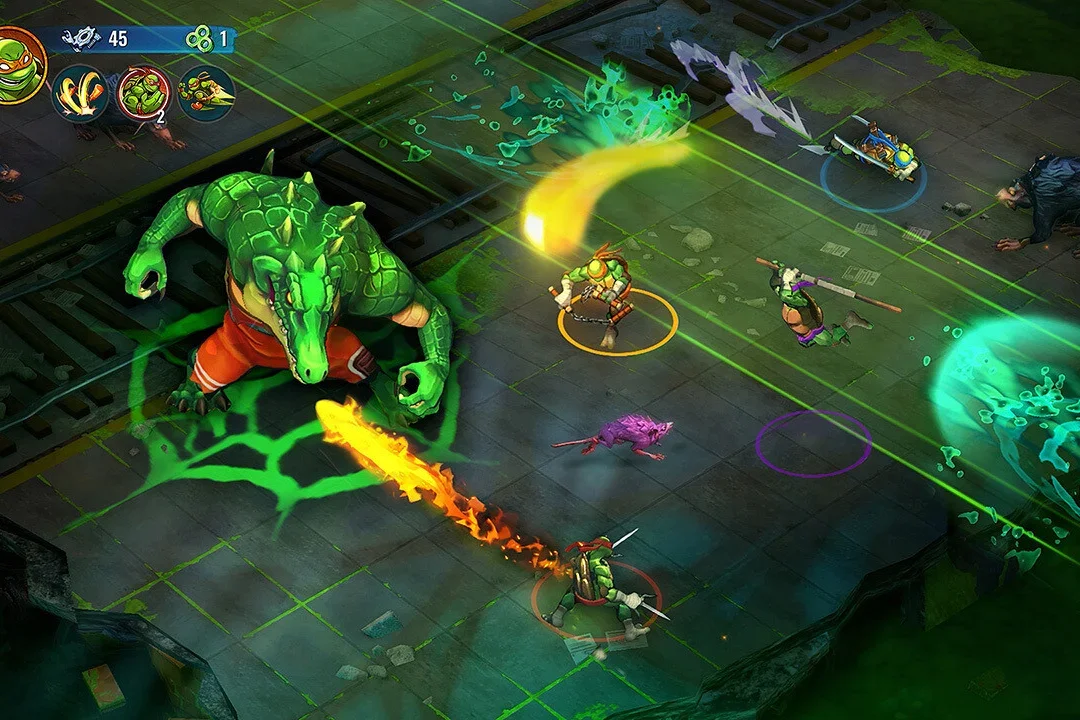Activate the nunchuck strike ability

[80, 93]
